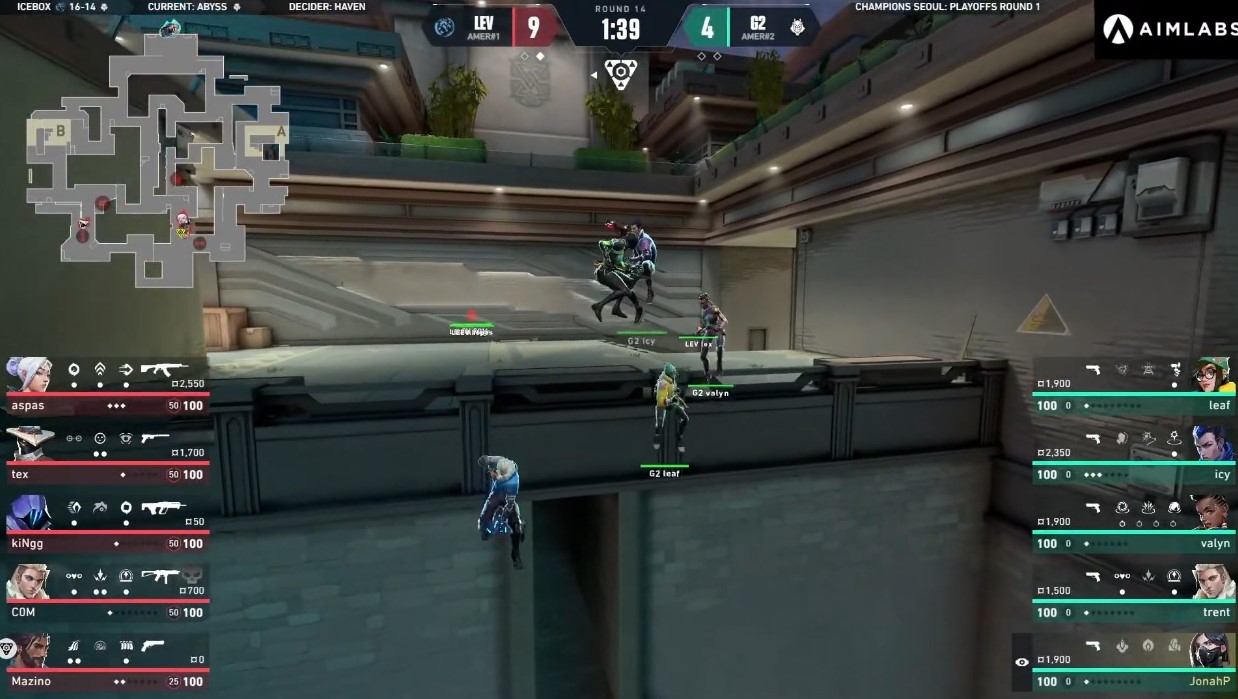Click the G2 team logo

[796, 27]
